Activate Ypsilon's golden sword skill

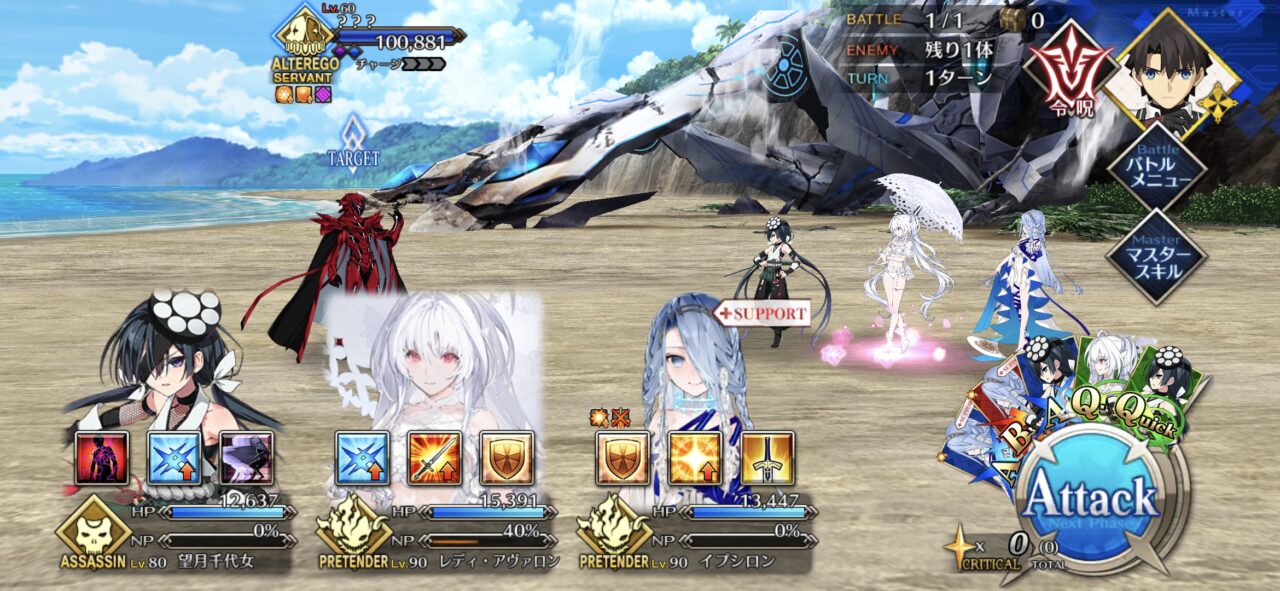click(x=768, y=458)
